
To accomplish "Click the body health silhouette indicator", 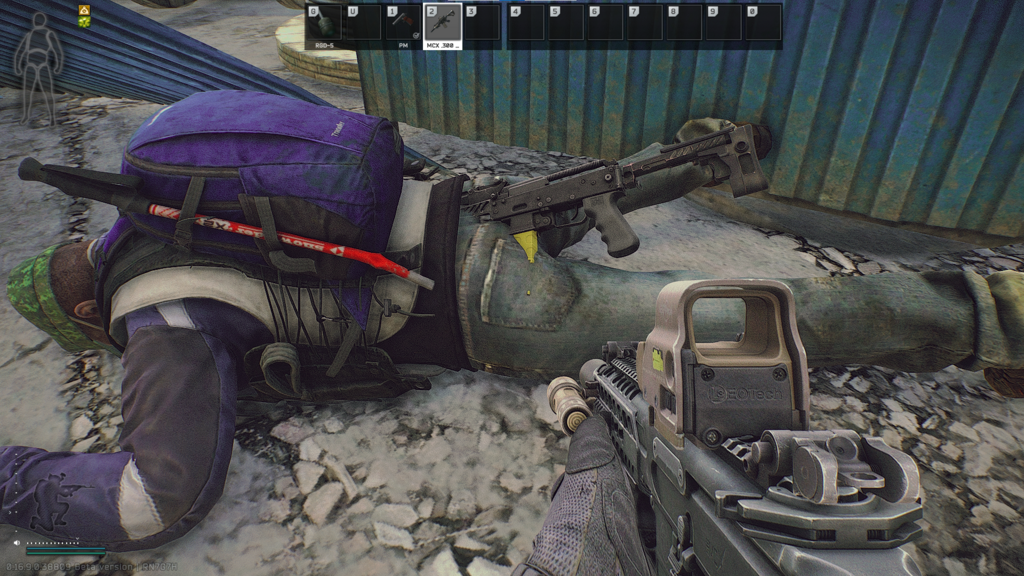I will tap(38, 53).
